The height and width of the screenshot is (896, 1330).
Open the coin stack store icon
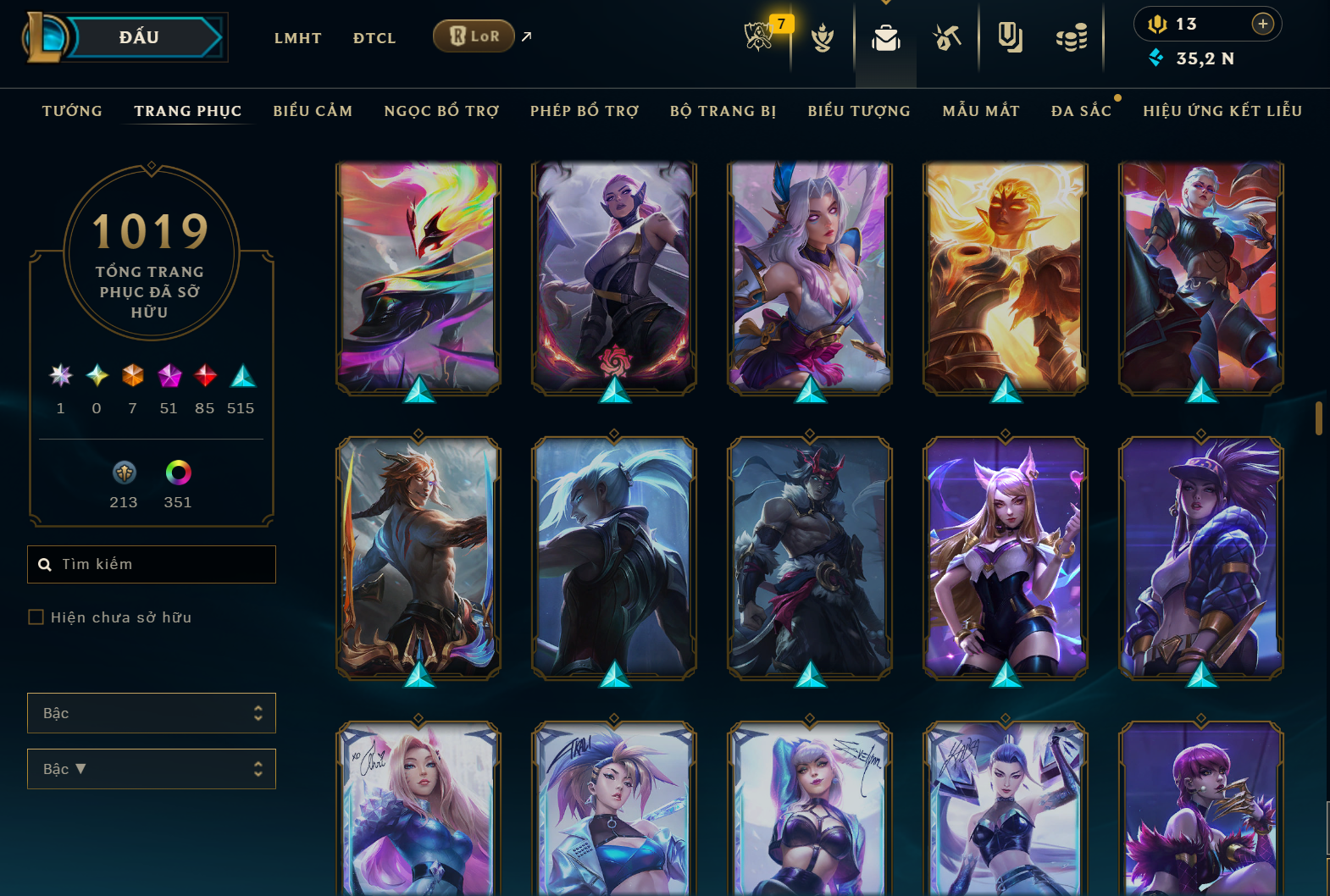1072,38
